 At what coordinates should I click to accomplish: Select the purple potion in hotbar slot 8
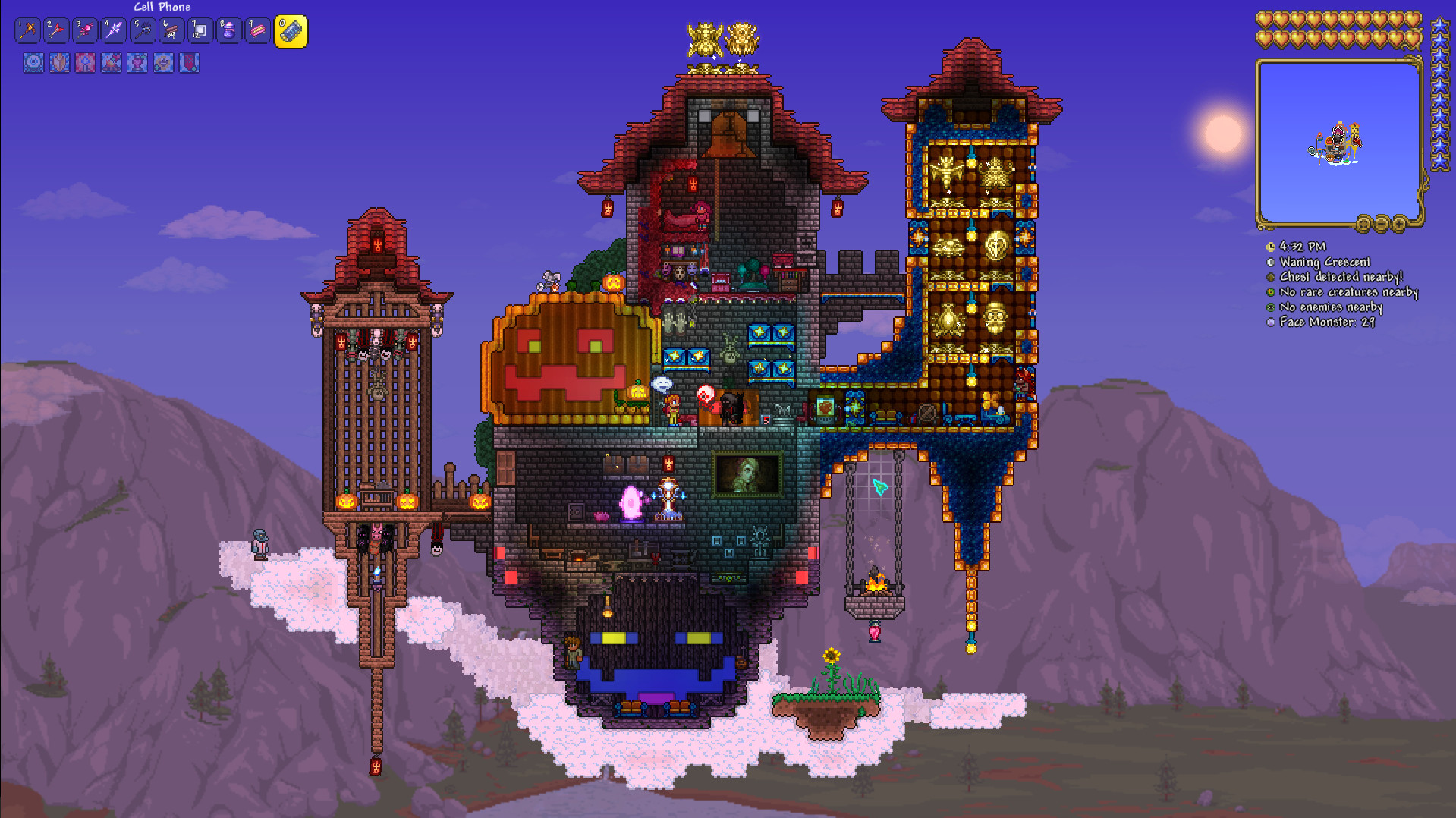coord(228,30)
